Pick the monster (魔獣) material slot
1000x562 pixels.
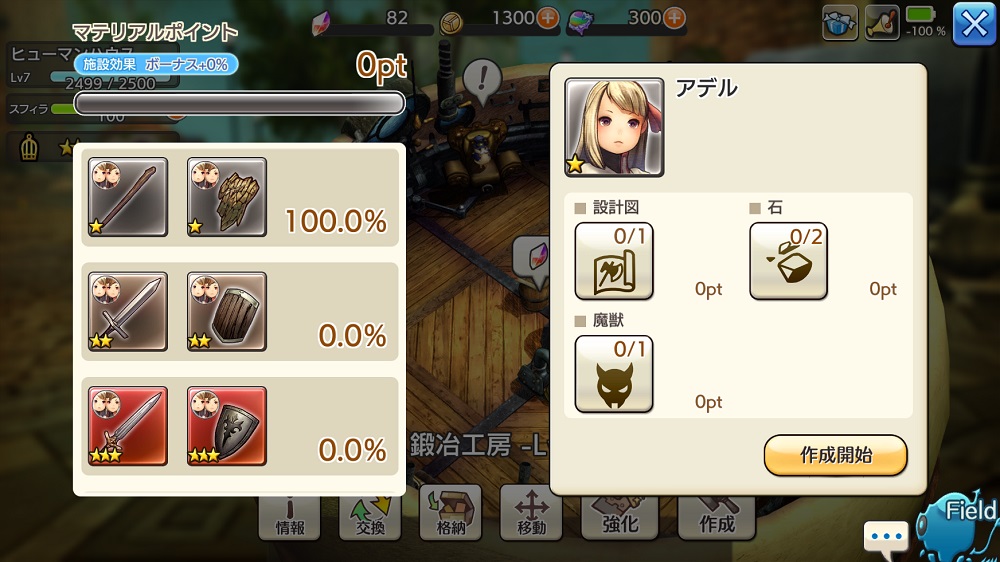coord(614,374)
